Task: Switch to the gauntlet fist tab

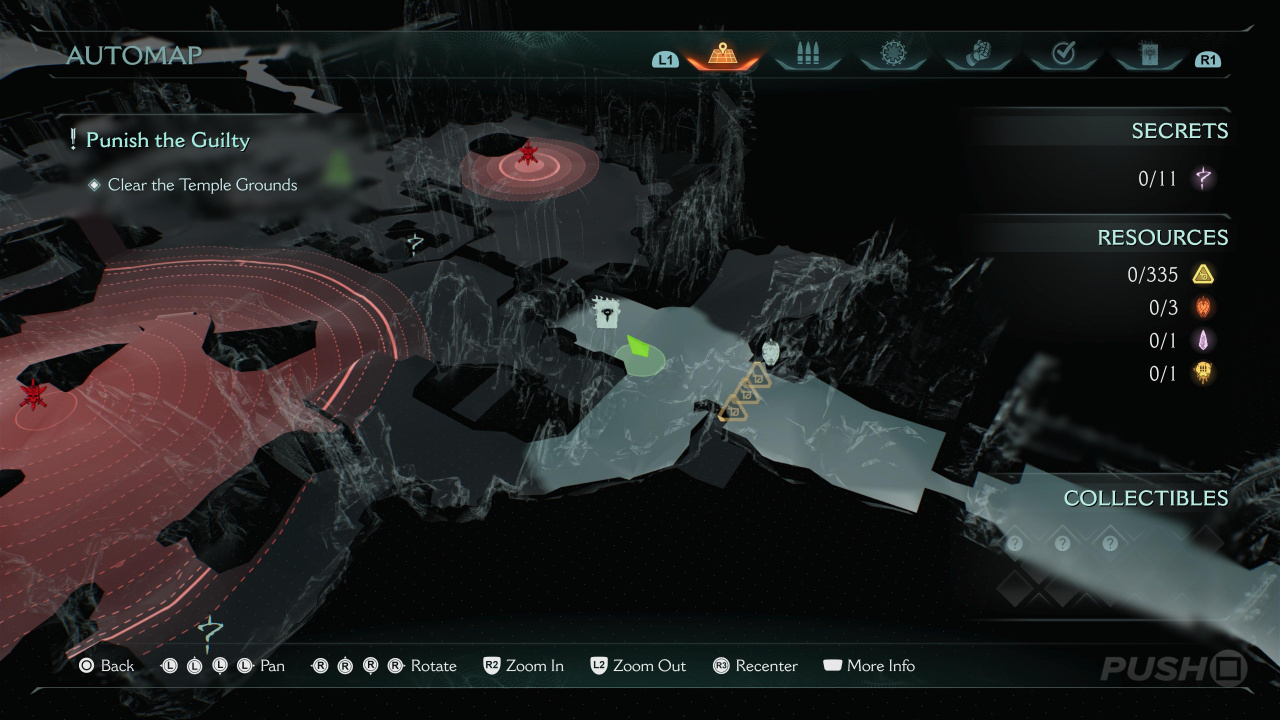Action: 977,54
